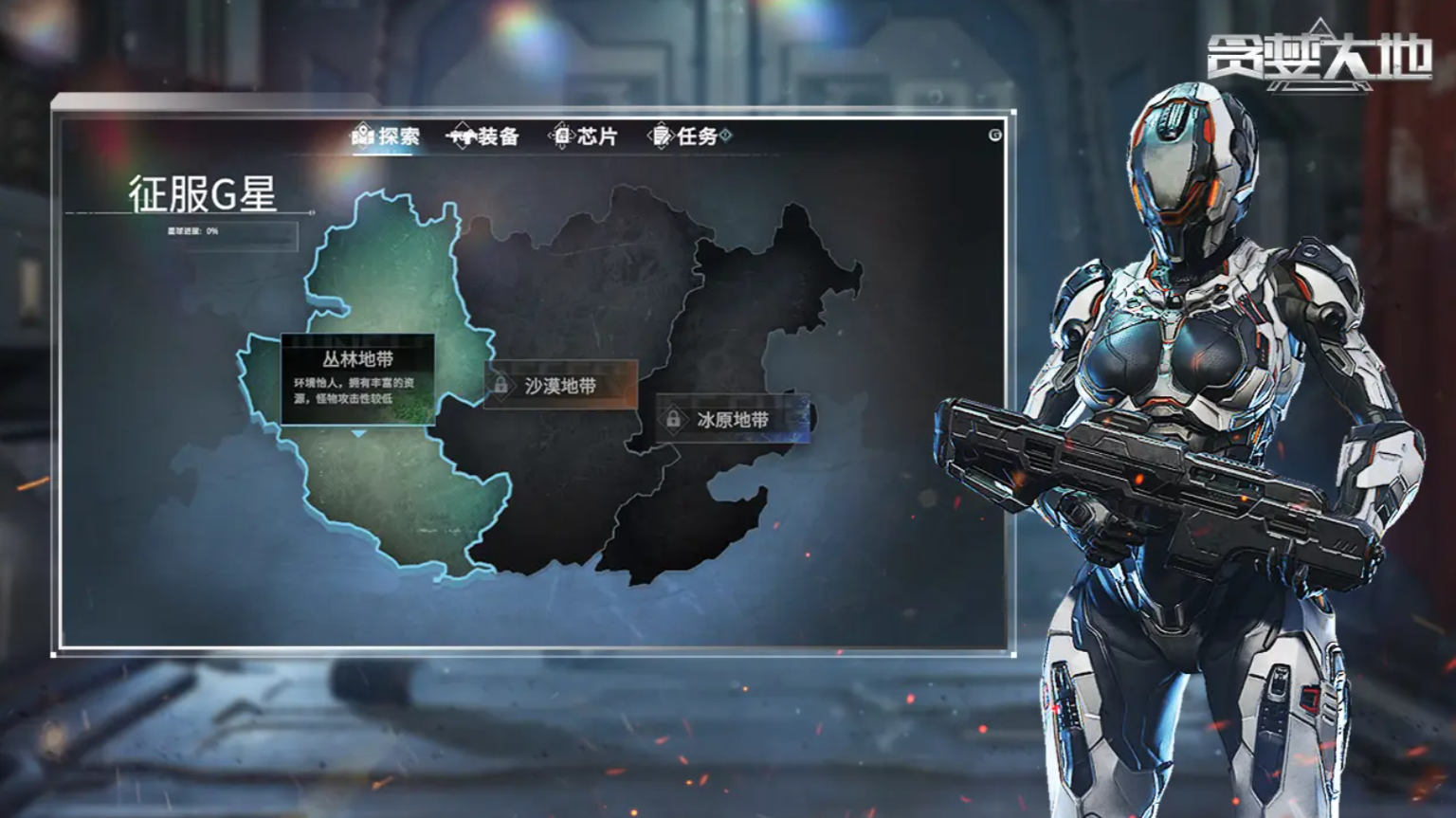Expand the 丛林地带 info tooltip arrow

(356, 434)
